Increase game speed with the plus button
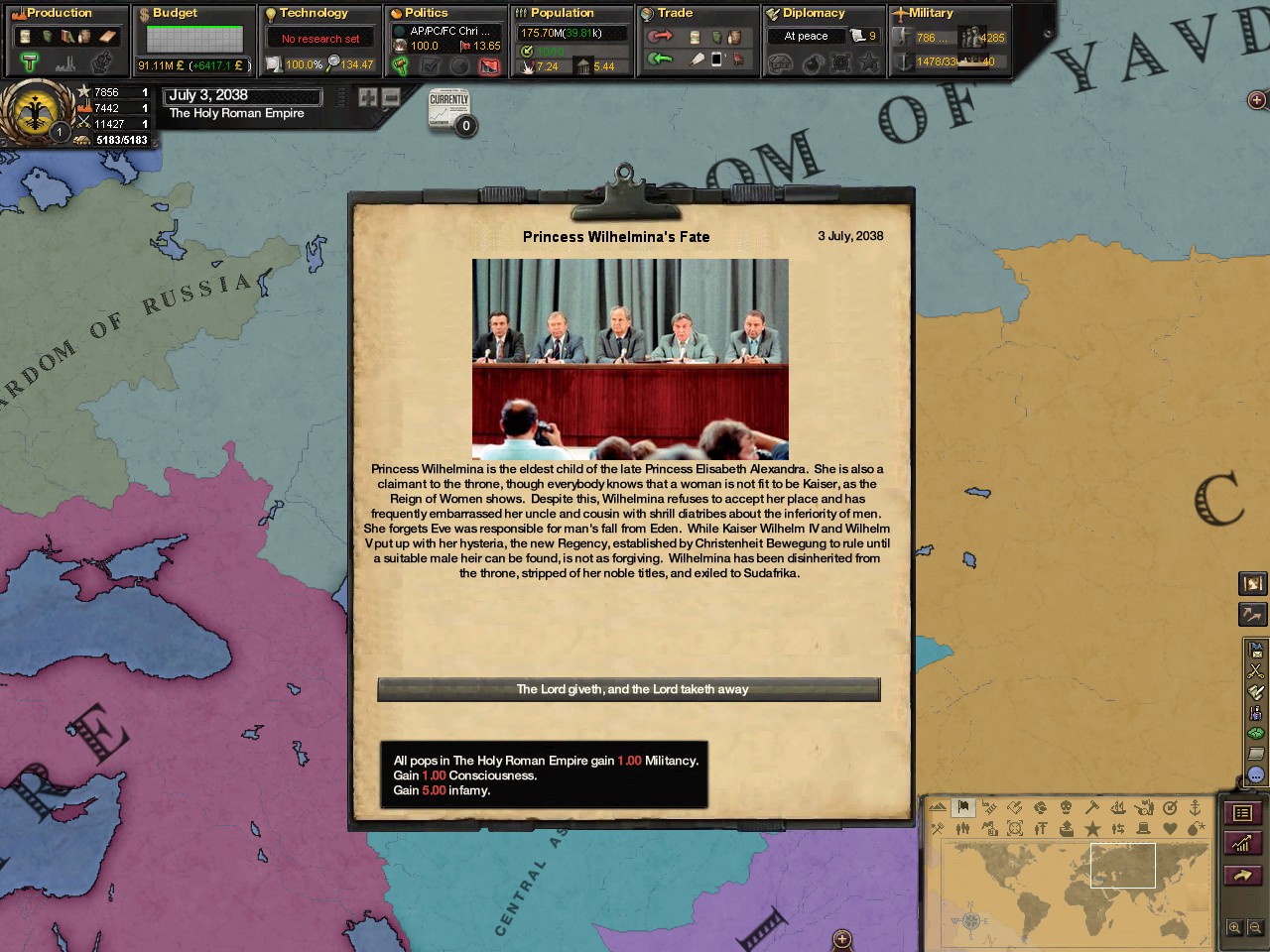Image resolution: width=1270 pixels, height=952 pixels. 368,97
